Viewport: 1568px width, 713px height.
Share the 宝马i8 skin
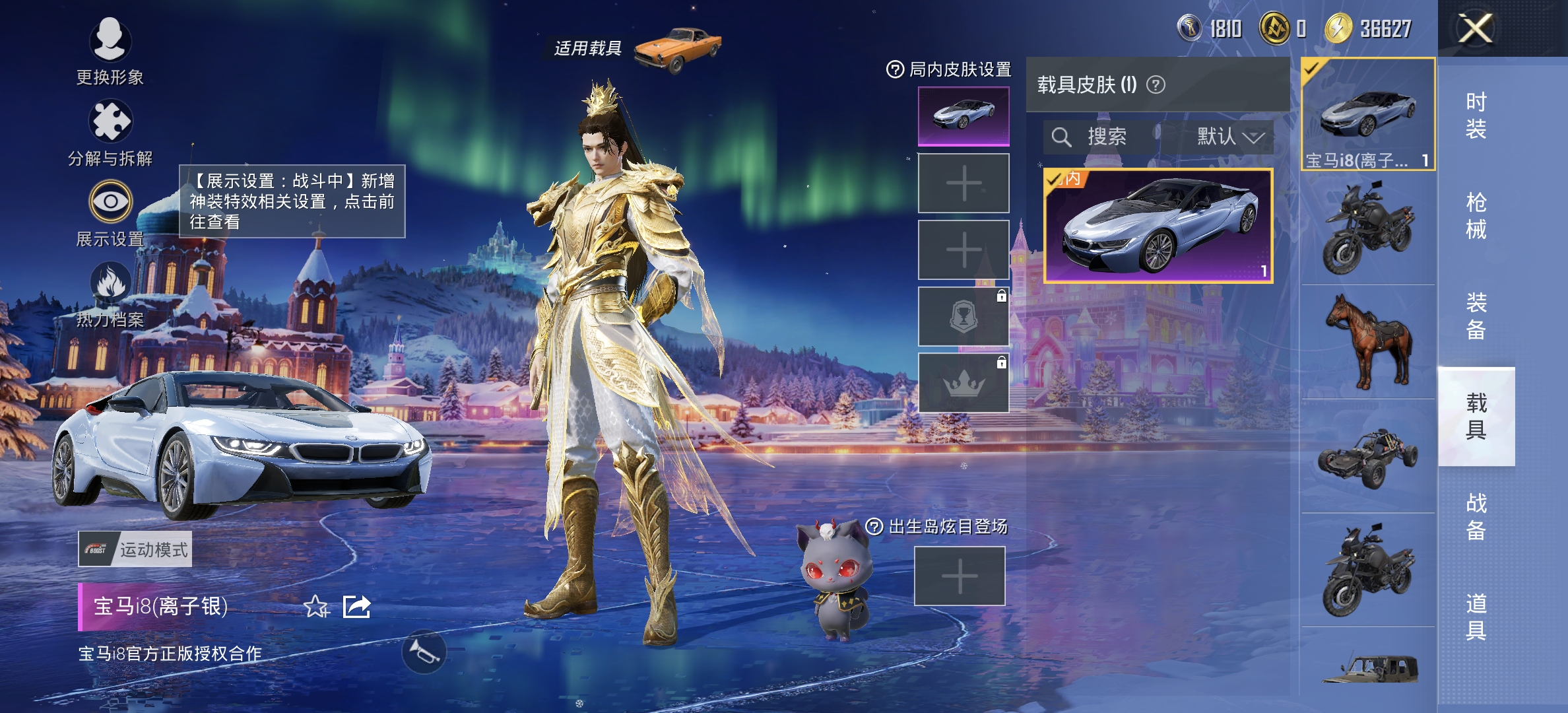(357, 606)
